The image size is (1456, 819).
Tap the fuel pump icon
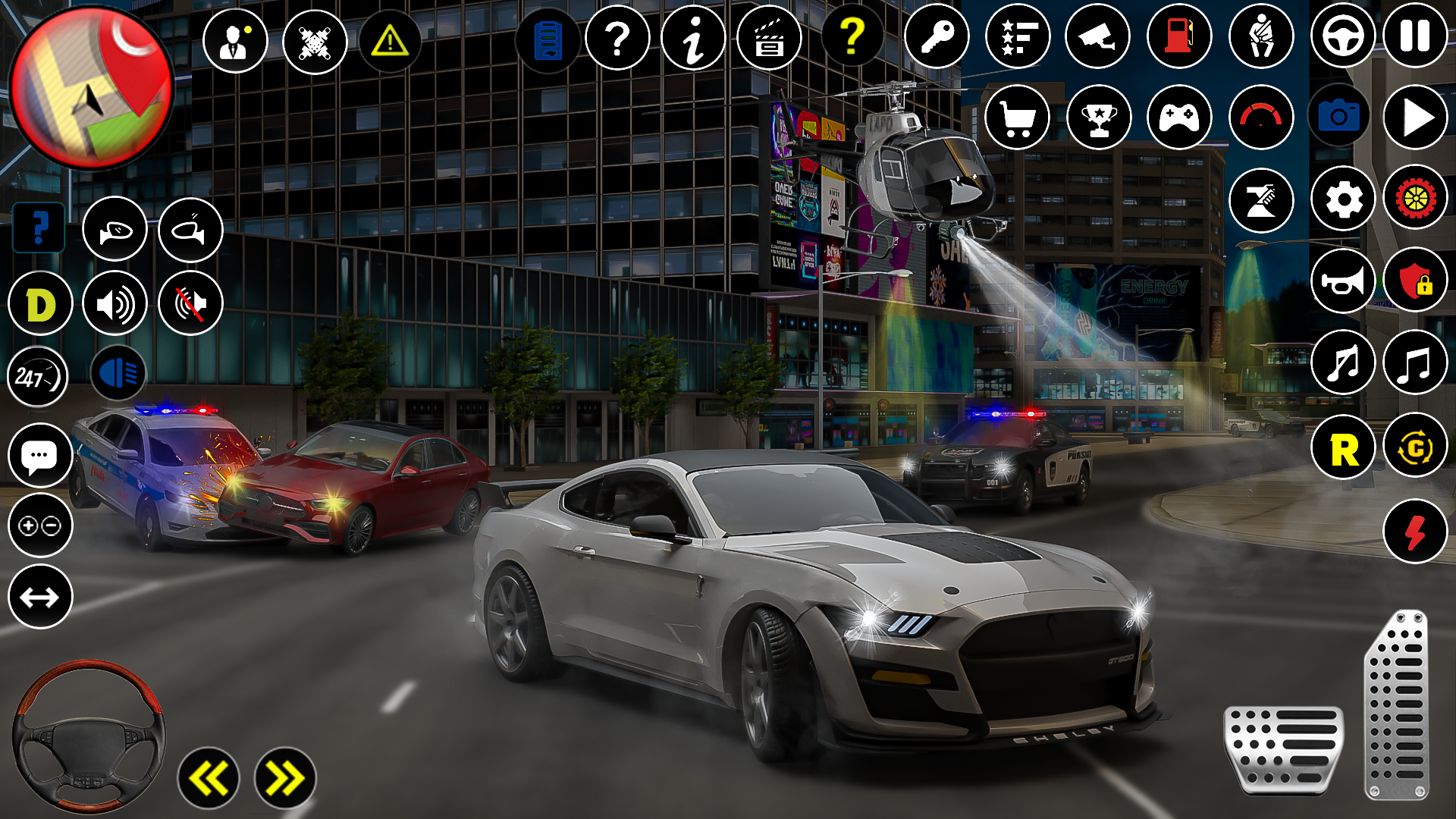click(1179, 36)
